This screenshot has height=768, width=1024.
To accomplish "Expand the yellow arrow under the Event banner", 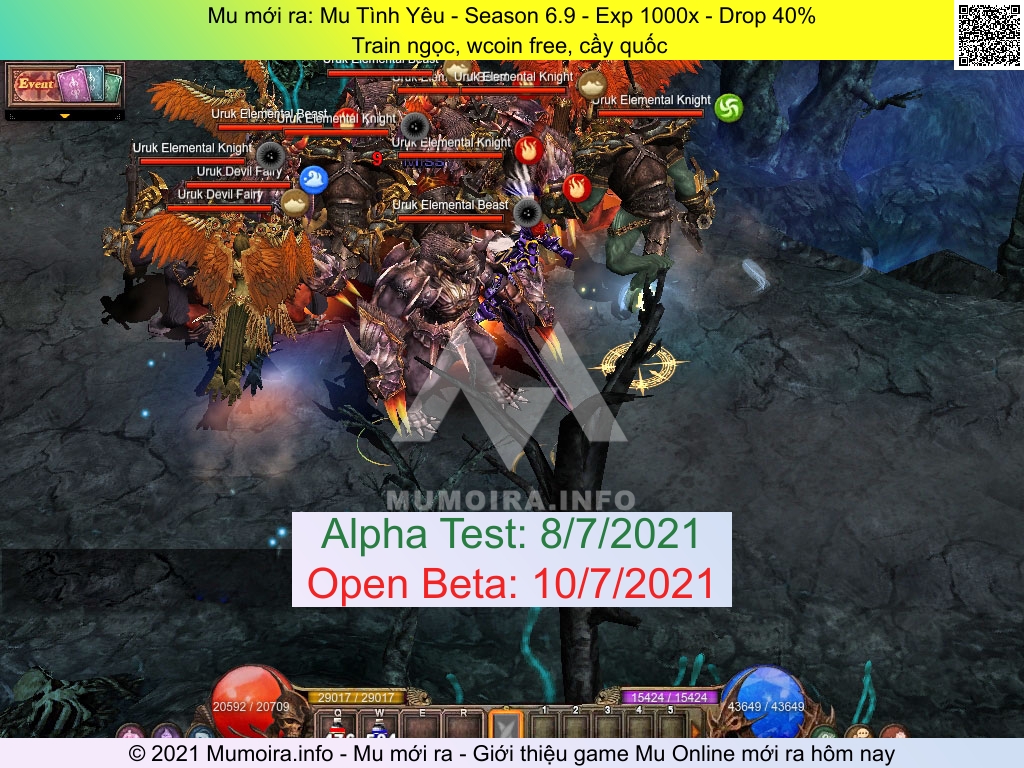I will coord(65,116).
